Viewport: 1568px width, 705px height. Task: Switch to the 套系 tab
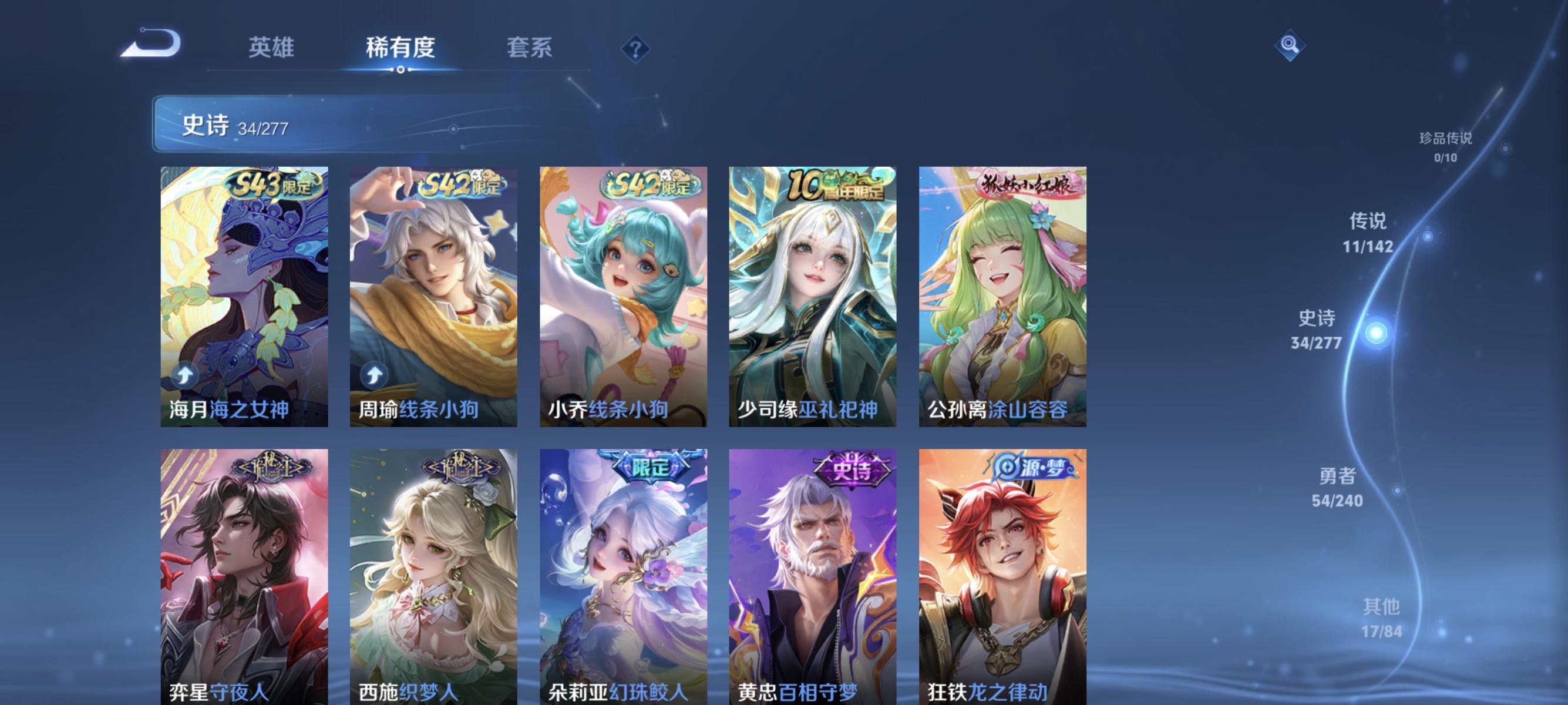(x=531, y=49)
